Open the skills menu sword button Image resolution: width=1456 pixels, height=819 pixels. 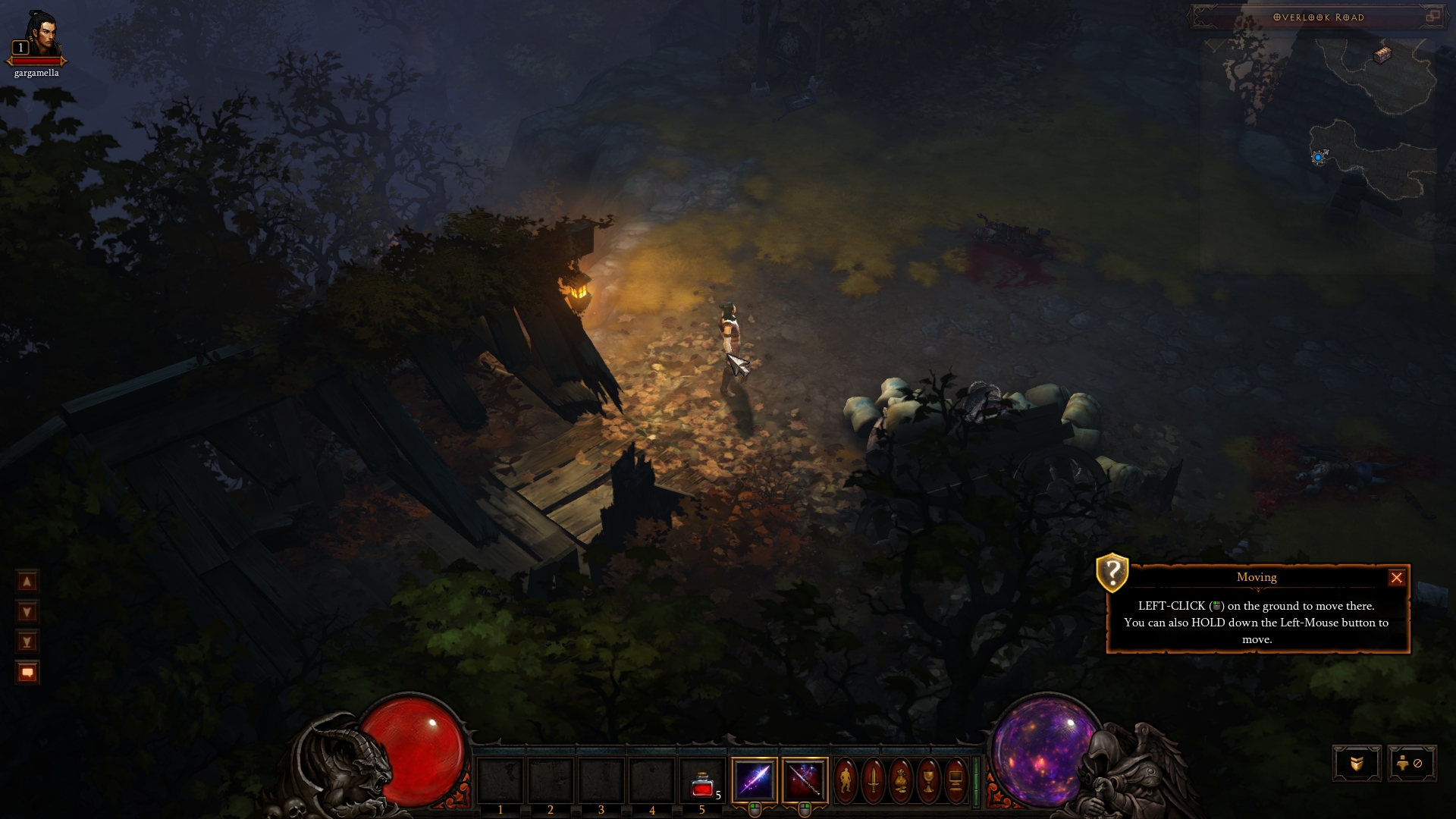pyautogui.click(x=873, y=780)
